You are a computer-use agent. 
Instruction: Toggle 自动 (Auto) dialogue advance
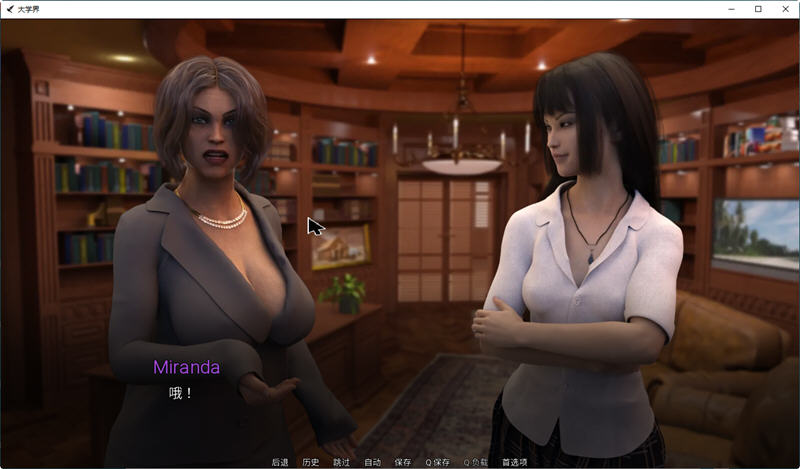372,462
